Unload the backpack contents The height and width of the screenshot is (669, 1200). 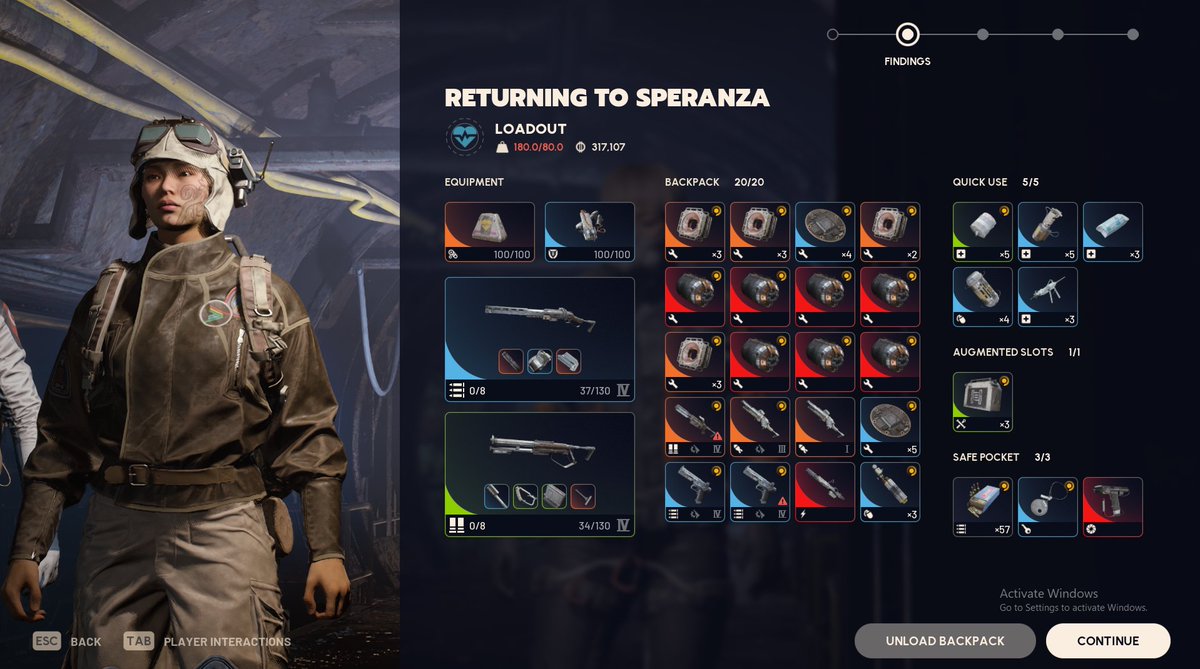tap(944, 641)
